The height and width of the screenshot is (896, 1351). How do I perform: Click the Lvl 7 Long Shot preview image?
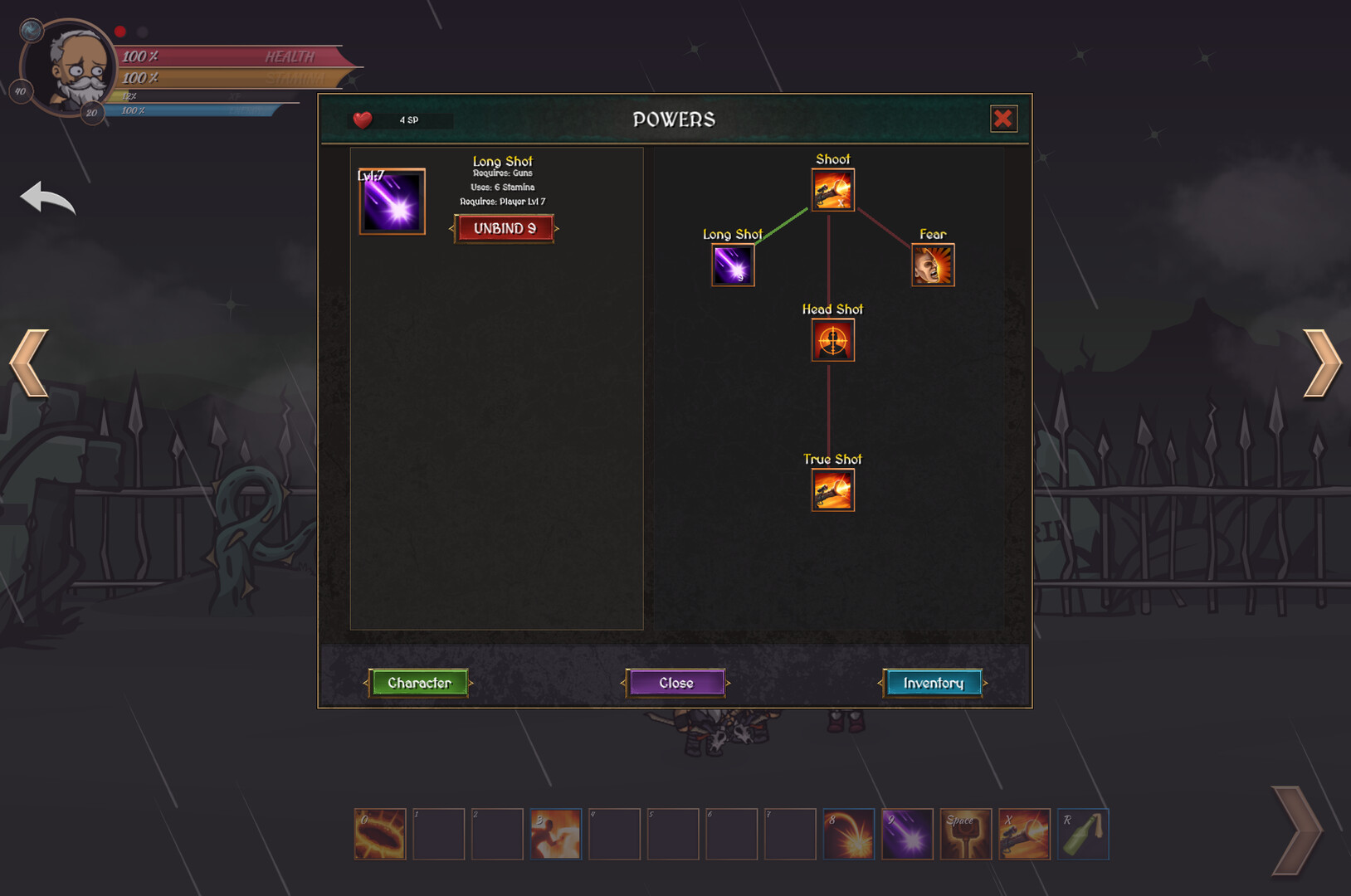point(391,202)
